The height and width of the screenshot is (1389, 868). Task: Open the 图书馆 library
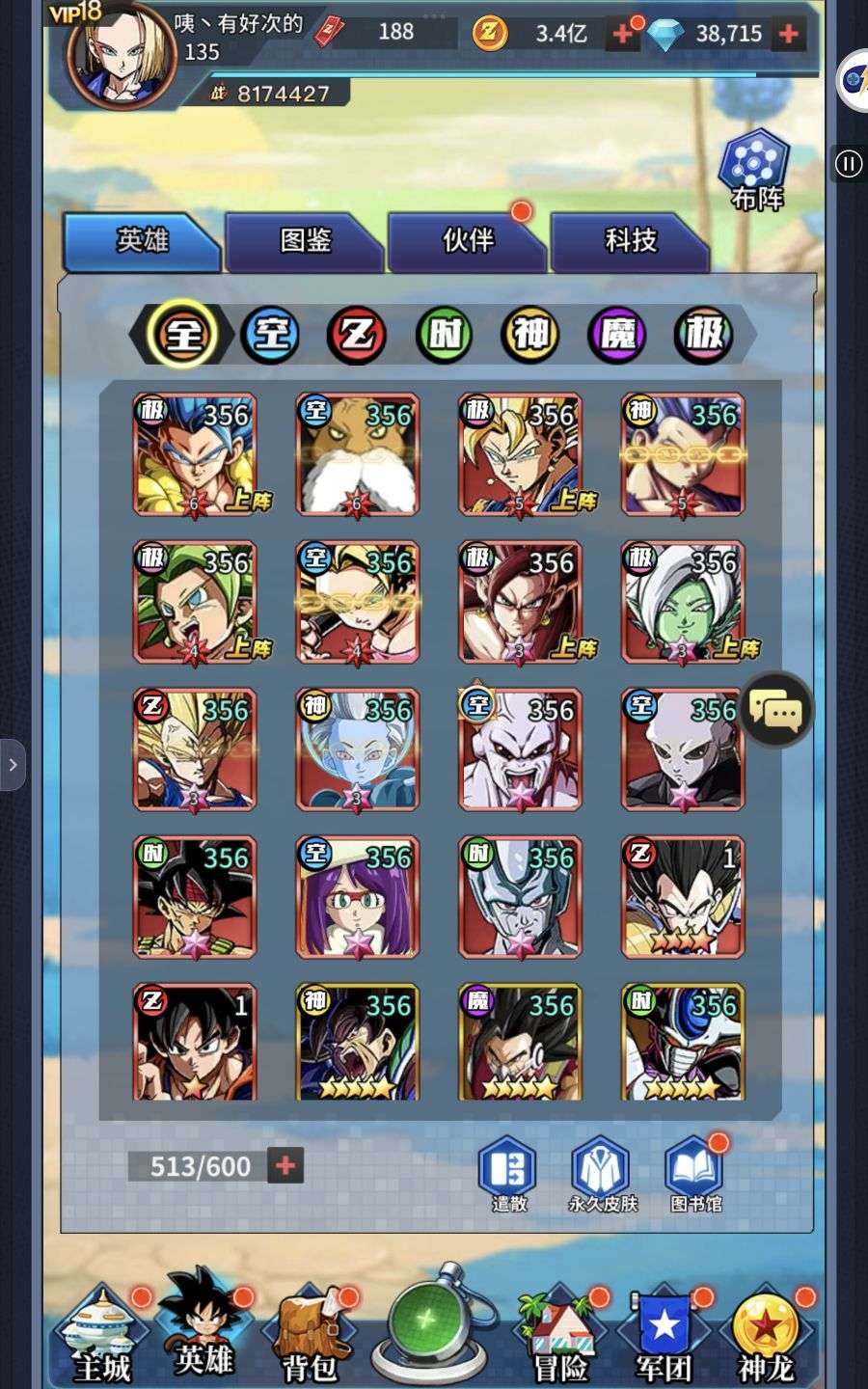[x=695, y=1173]
